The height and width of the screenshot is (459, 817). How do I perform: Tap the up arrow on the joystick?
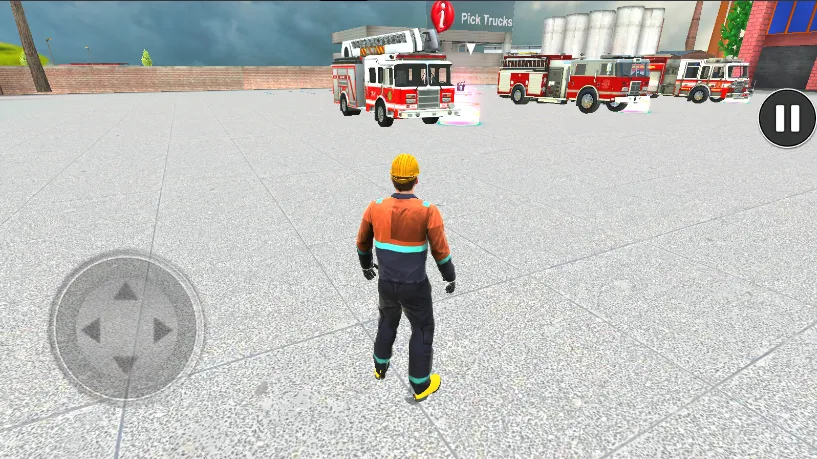(x=125, y=292)
